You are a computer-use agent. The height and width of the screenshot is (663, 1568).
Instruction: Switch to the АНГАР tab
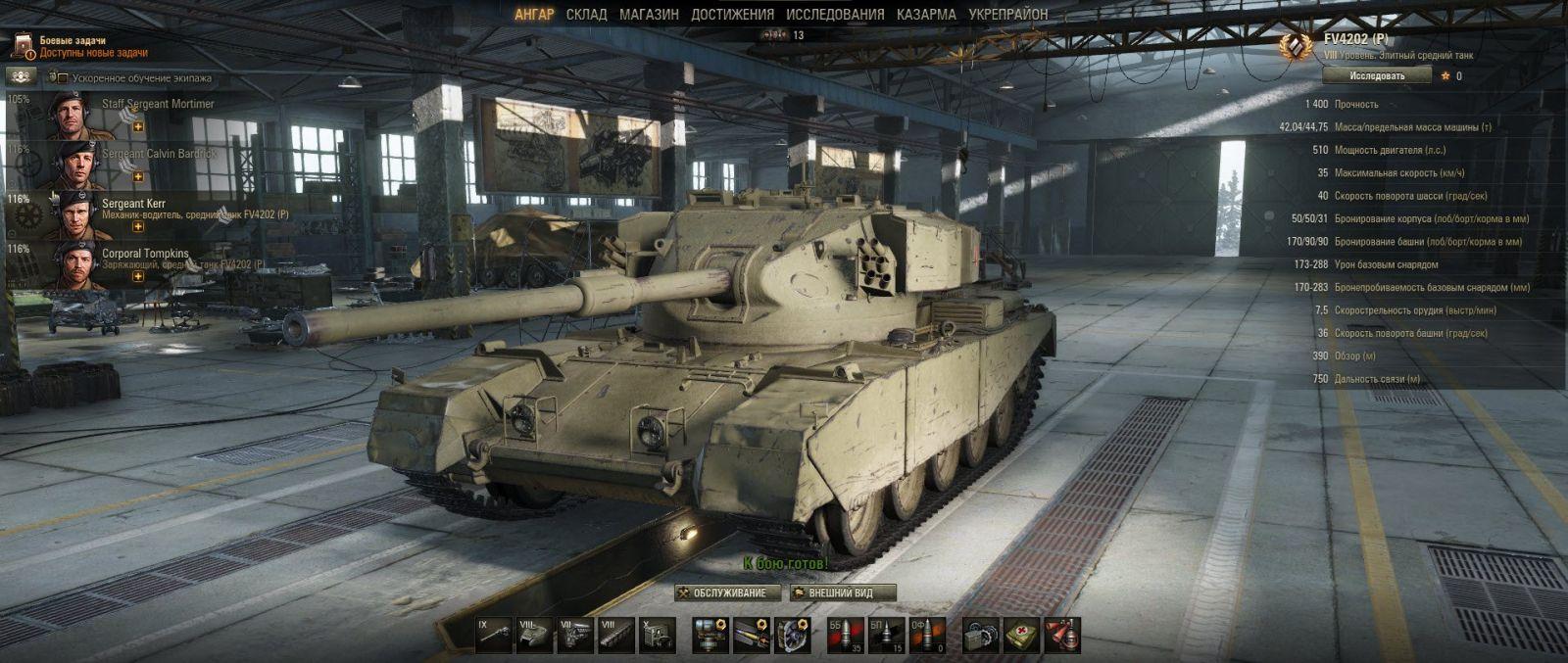pyautogui.click(x=534, y=15)
